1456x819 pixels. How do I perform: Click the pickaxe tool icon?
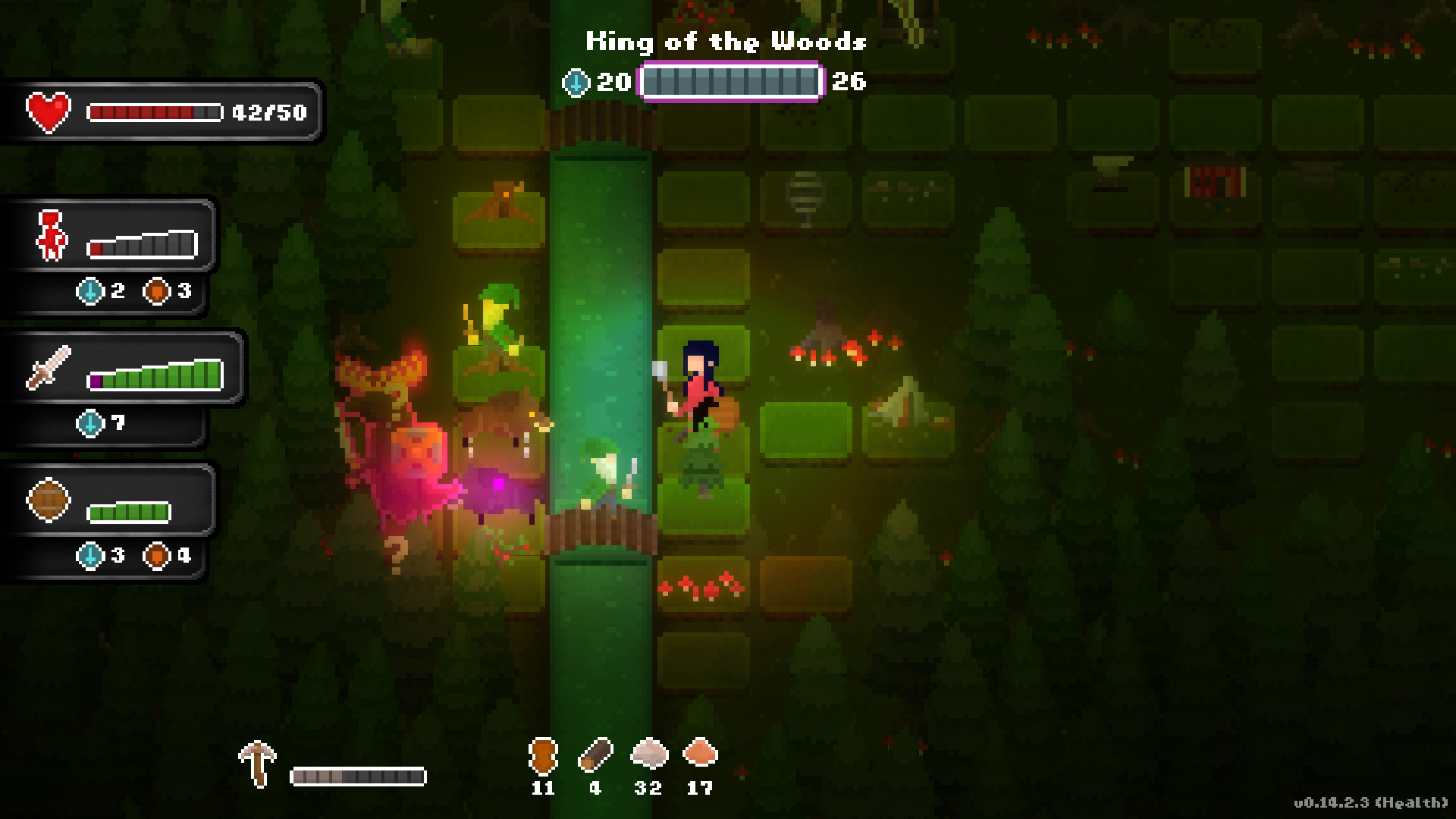click(258, 762)
